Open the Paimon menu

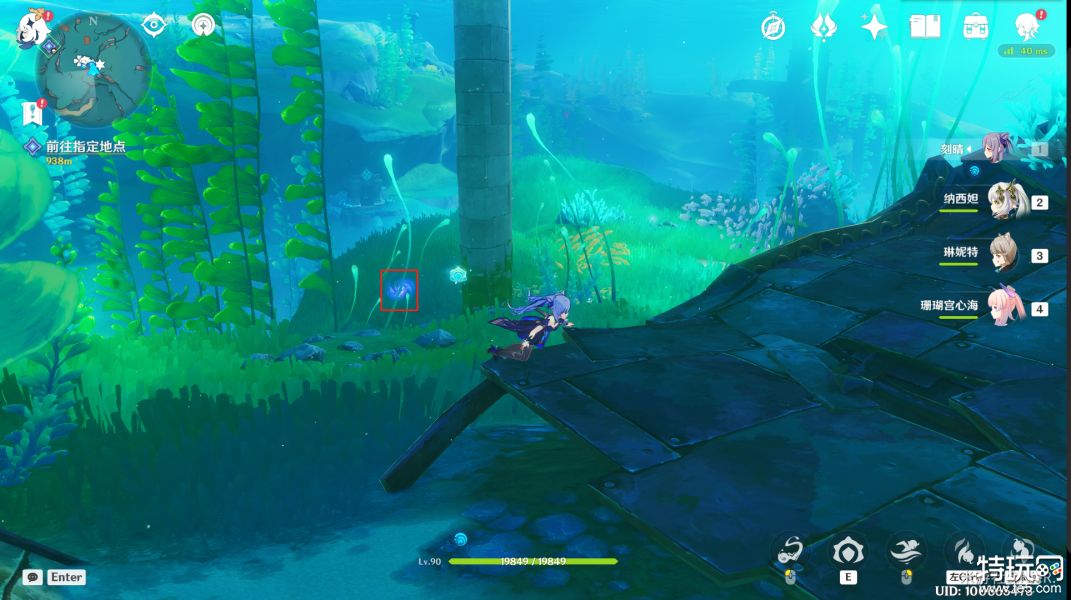30,28
